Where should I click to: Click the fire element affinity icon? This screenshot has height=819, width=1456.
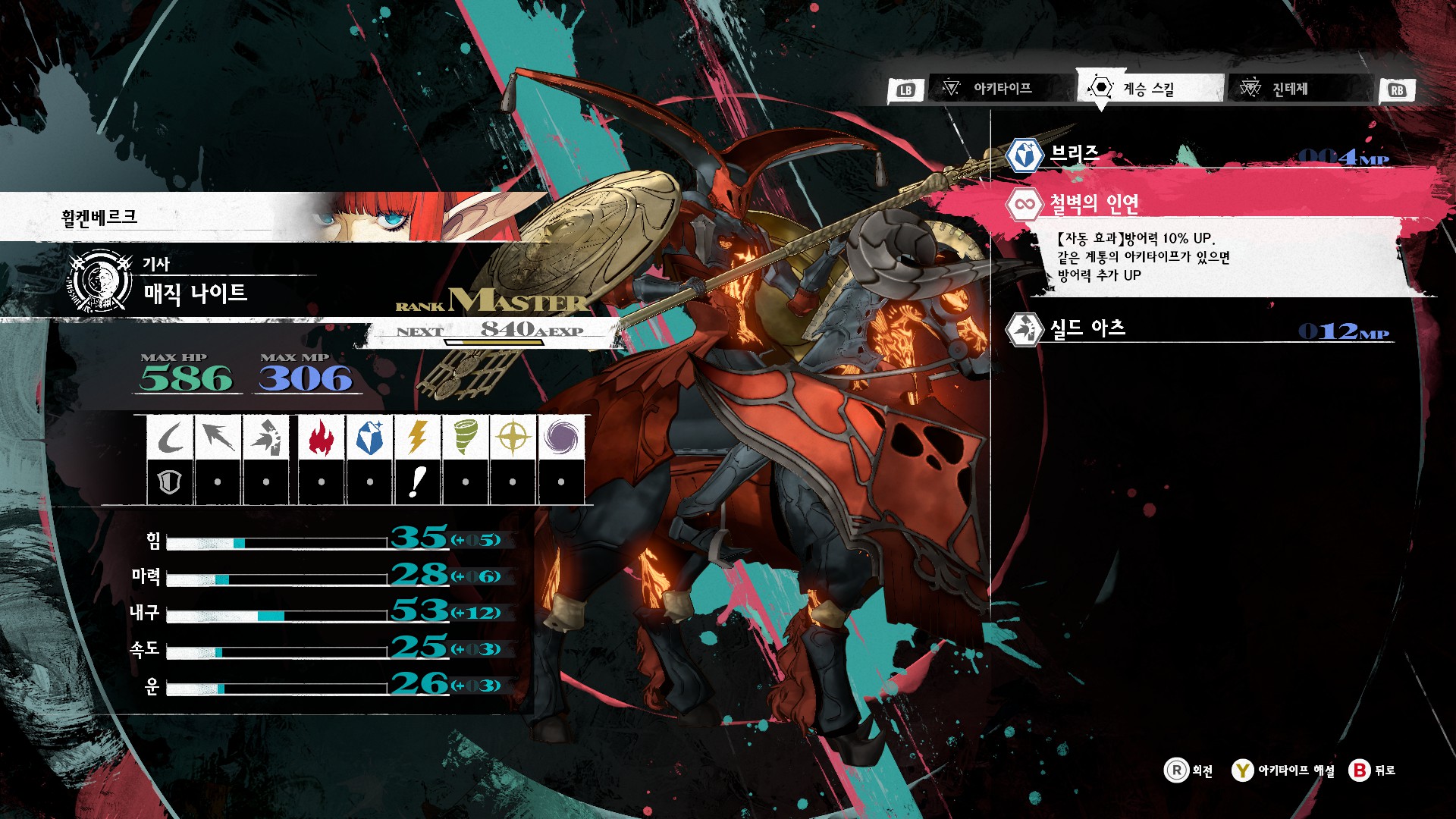[x=322, y=438]
